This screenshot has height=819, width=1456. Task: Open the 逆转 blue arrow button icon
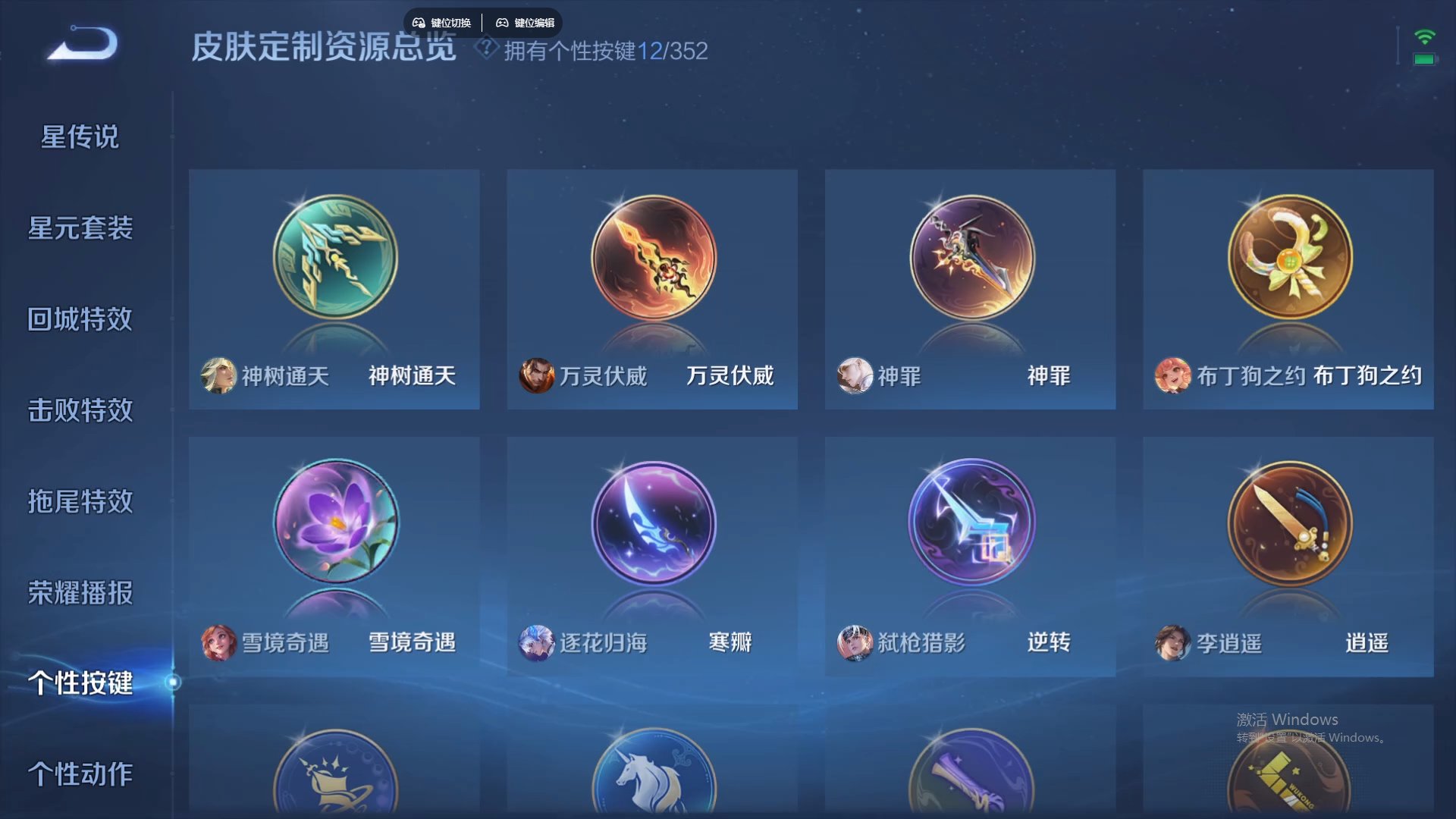pos(970,523)
